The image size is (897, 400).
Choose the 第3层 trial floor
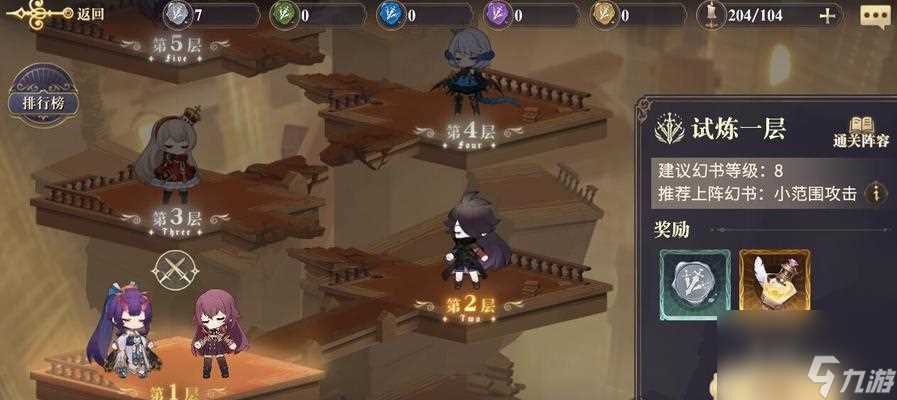click(x=177, y=217)
